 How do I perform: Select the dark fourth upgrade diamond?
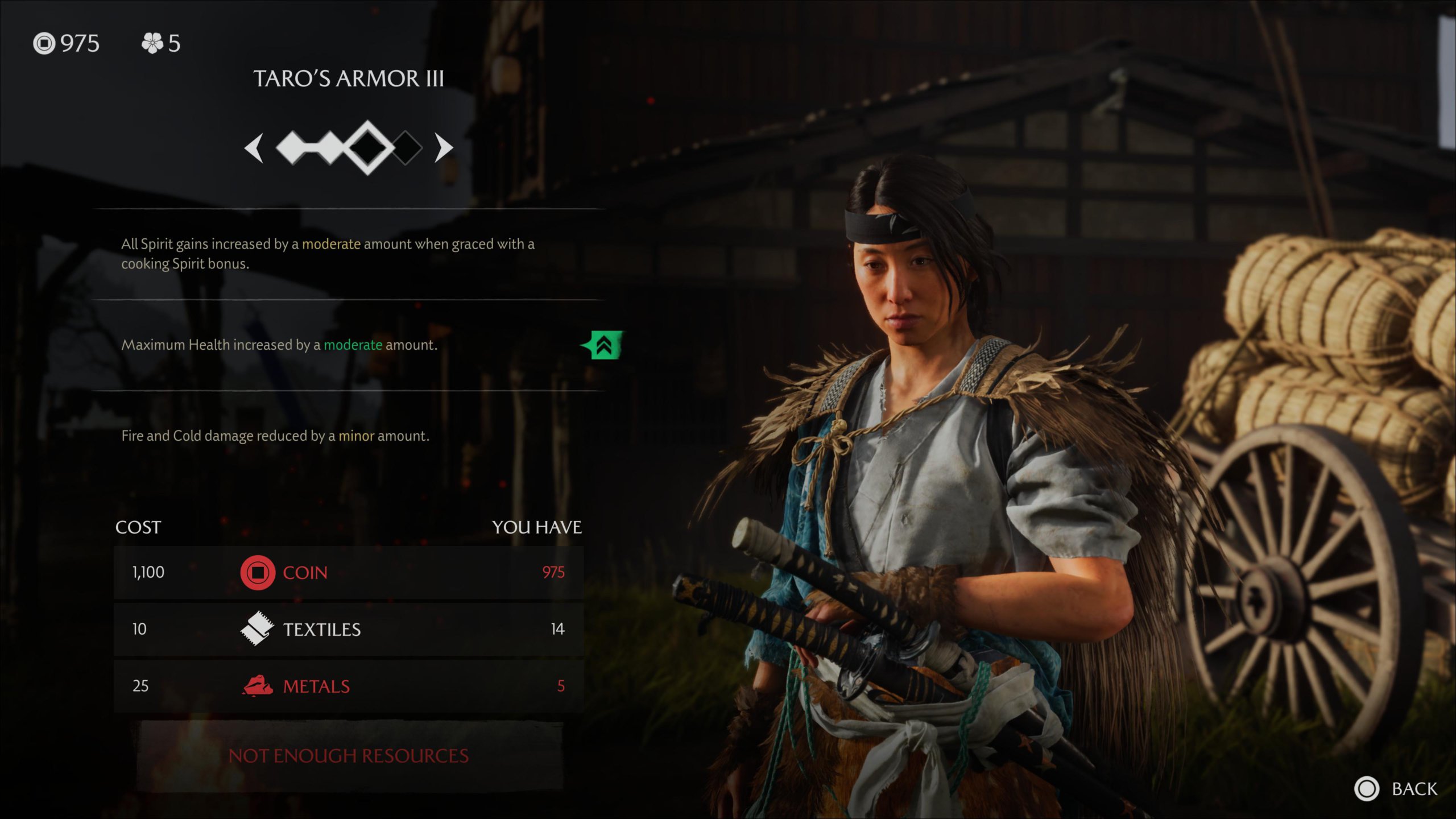tap(406, 148)
